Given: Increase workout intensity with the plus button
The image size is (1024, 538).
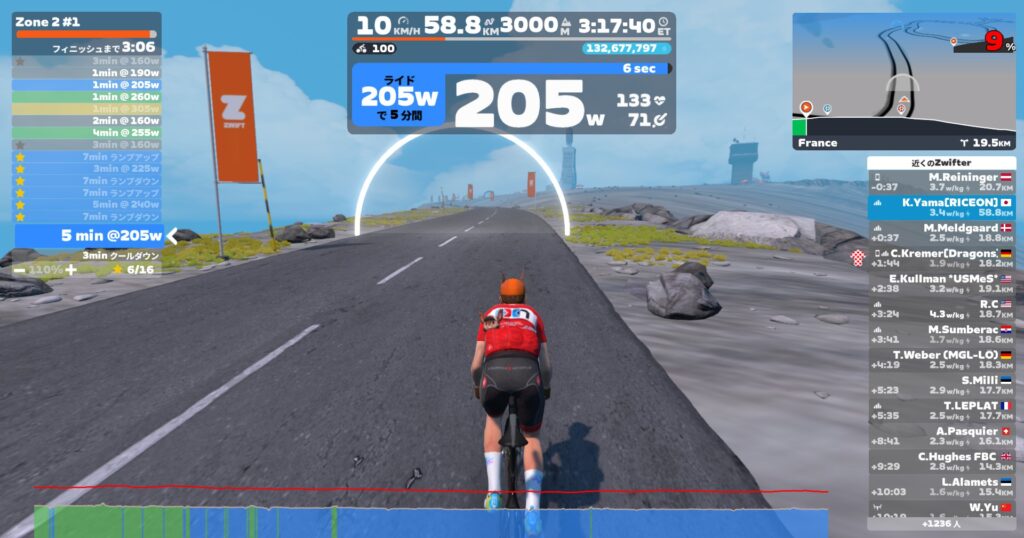Looking at the screenshot, I should tap(71, 270).
